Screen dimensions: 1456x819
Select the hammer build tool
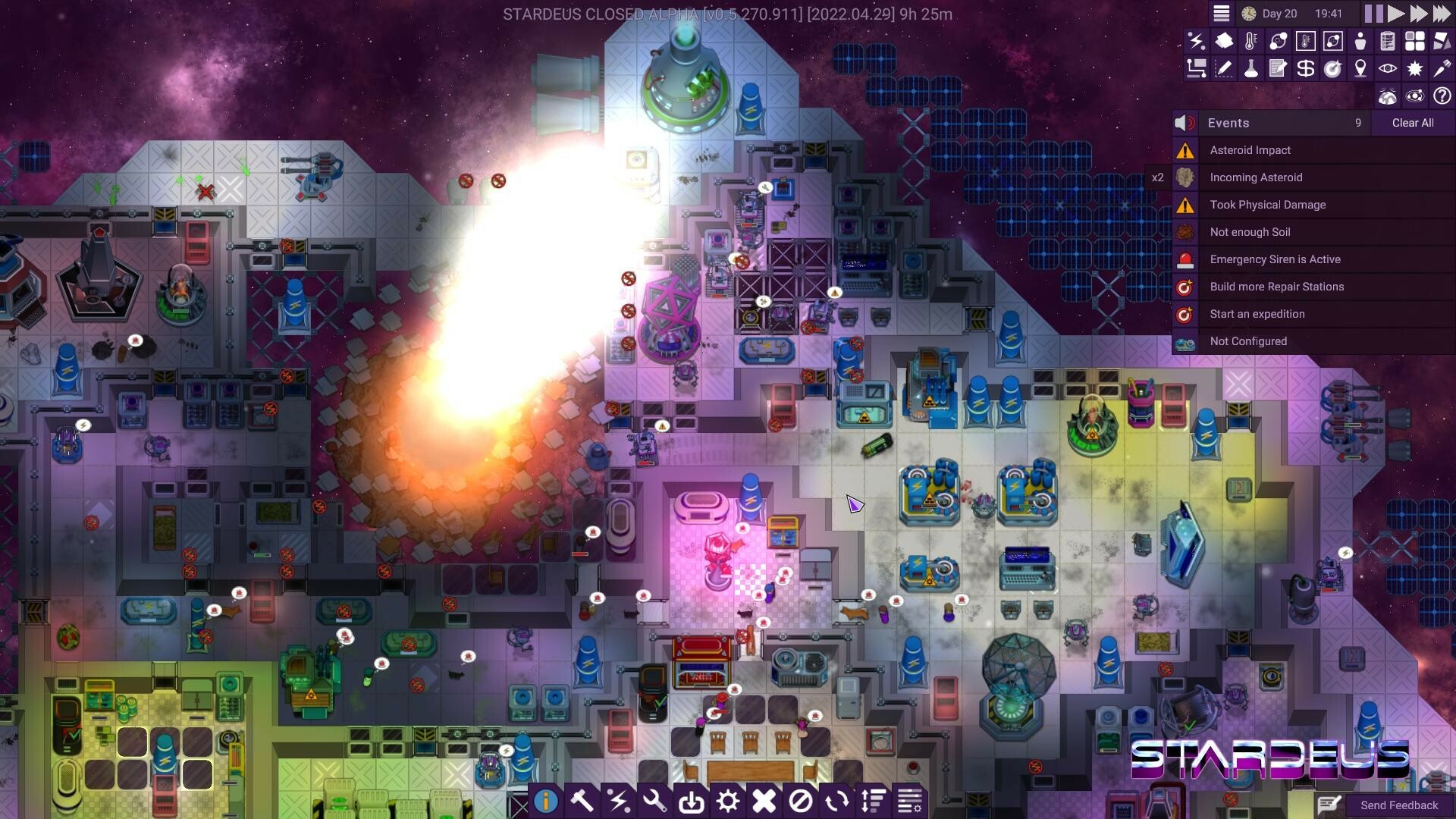582,800
